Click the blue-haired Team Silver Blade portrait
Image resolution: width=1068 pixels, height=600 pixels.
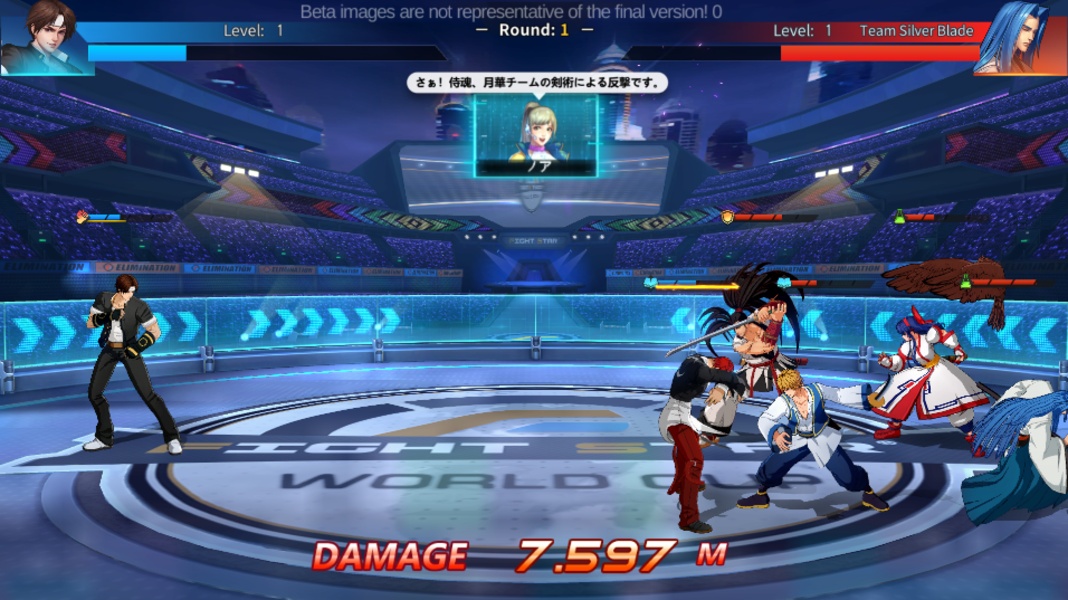[x=1020, y=37]
